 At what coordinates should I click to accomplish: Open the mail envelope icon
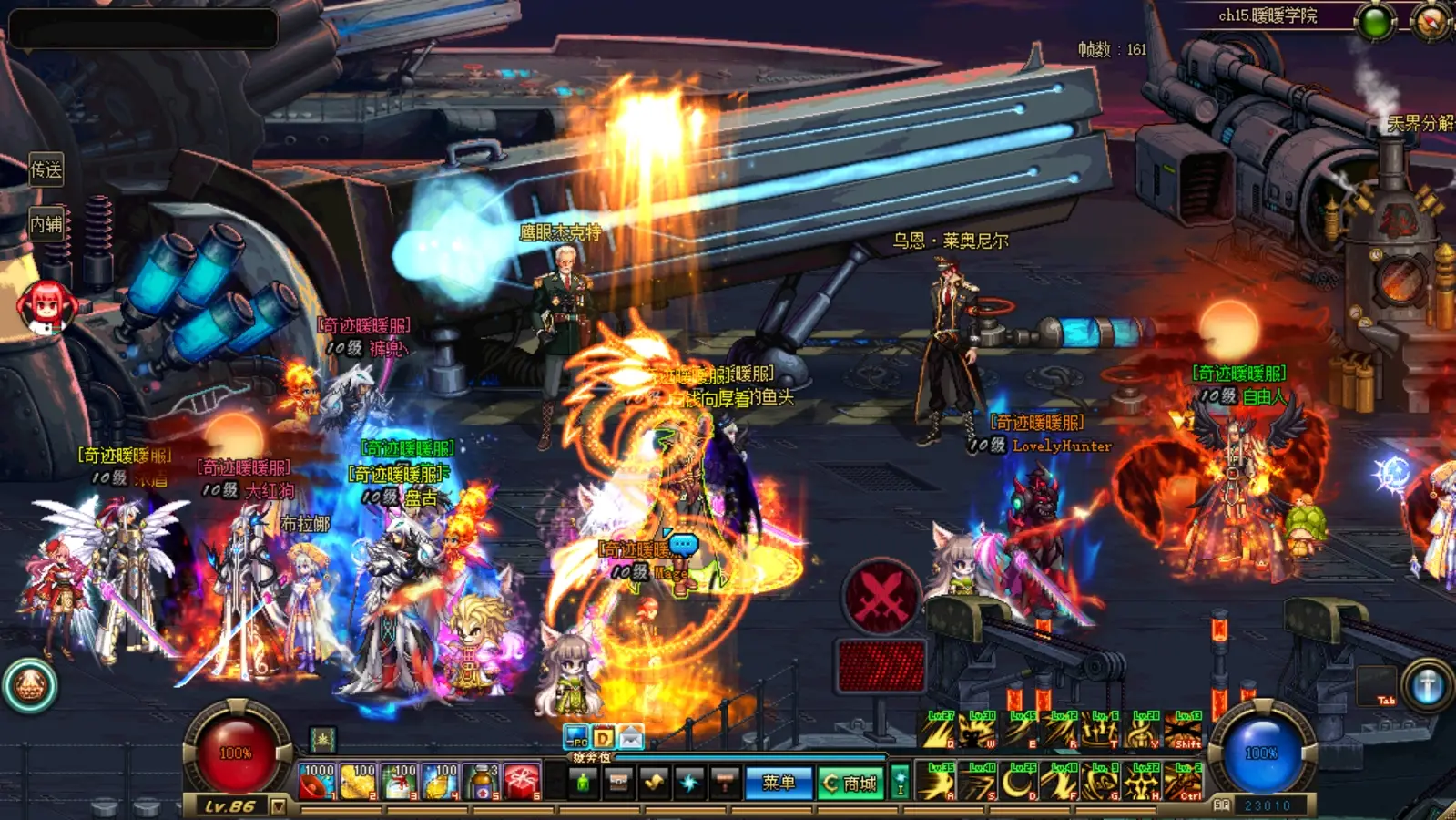click(631, 736)
